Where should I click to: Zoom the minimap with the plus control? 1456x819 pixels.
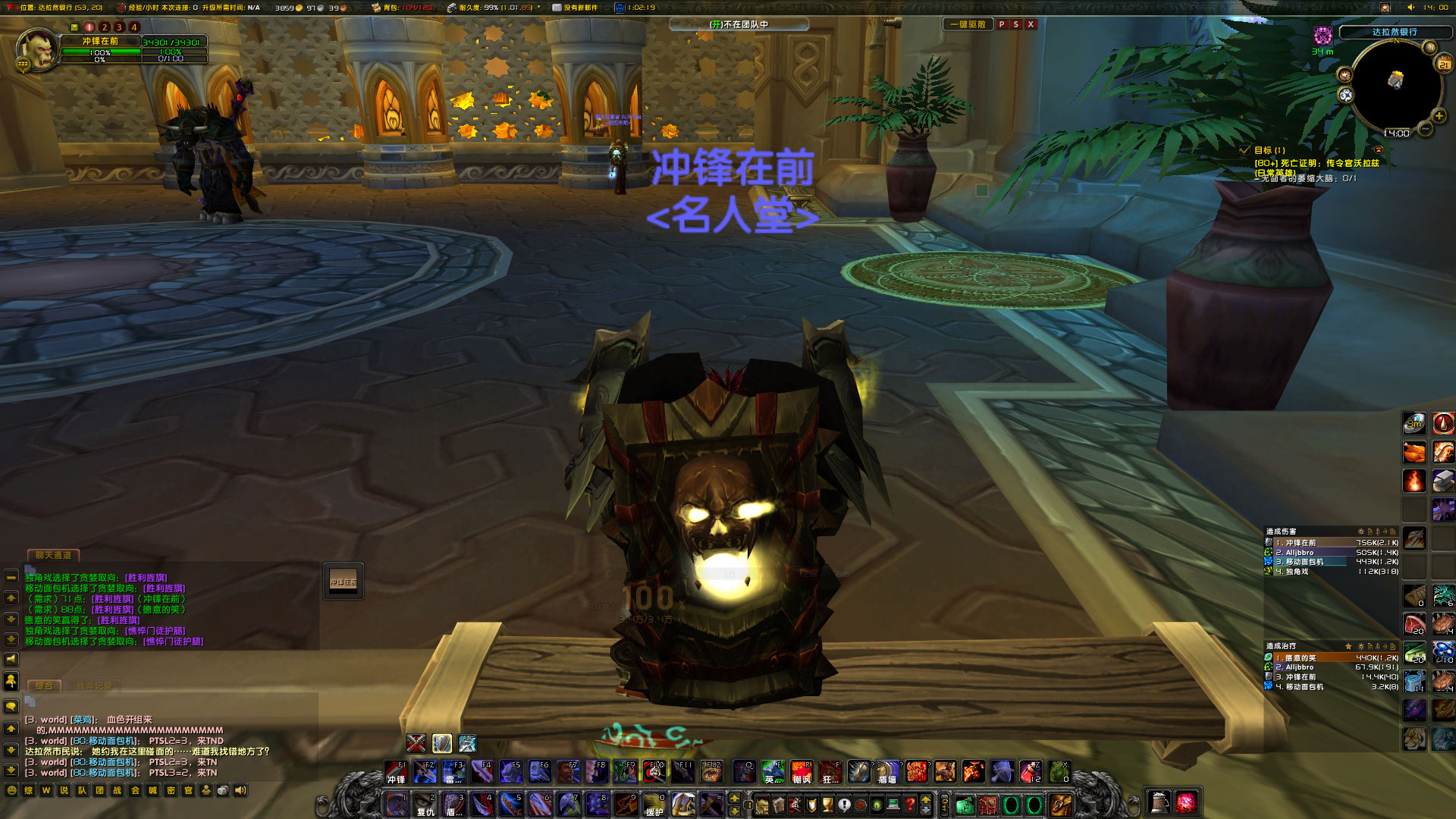[1439, 117]
